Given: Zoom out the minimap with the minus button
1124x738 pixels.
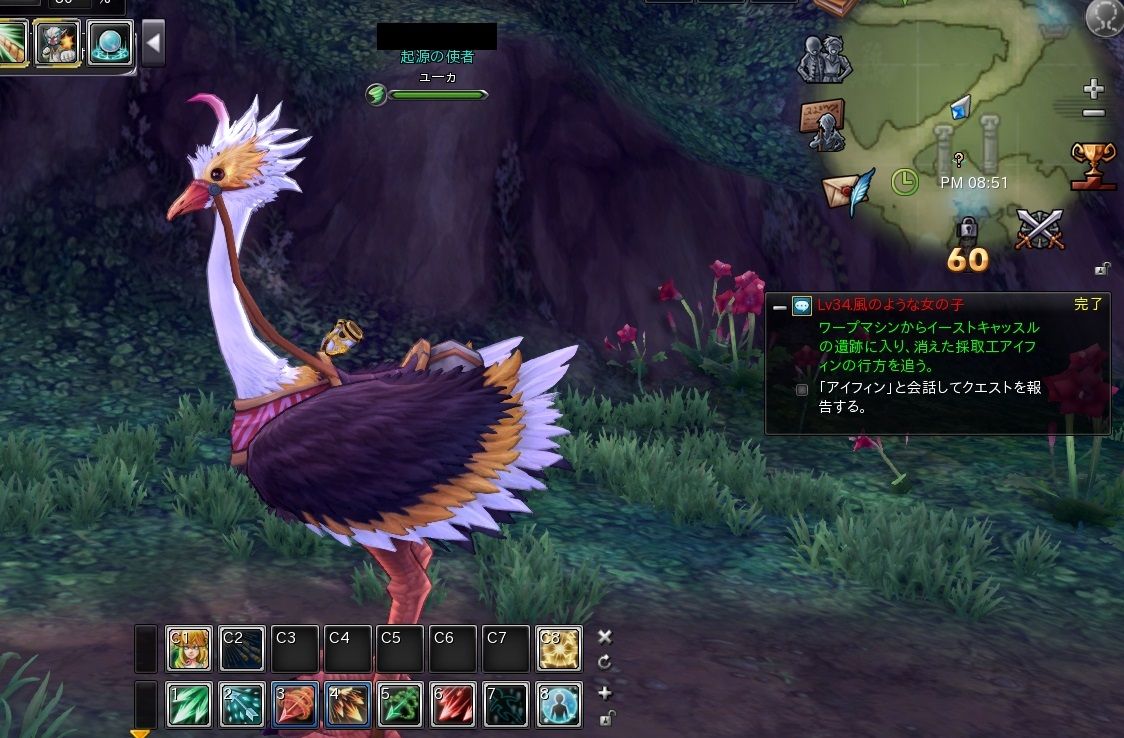Looking at the screenshot, I should pos(1094,113).
